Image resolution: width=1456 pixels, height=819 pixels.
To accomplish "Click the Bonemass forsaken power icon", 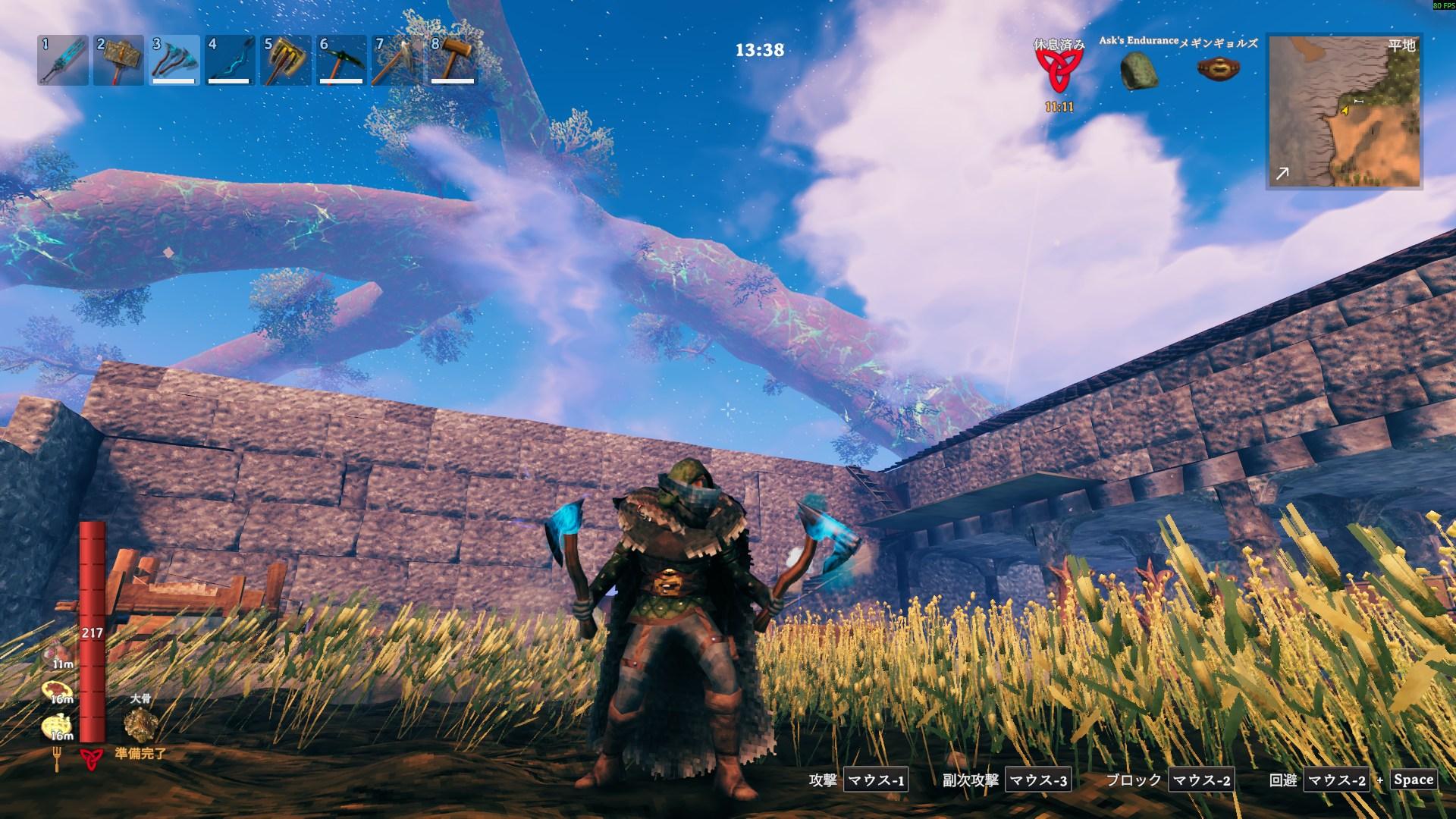I will (140, 725).
